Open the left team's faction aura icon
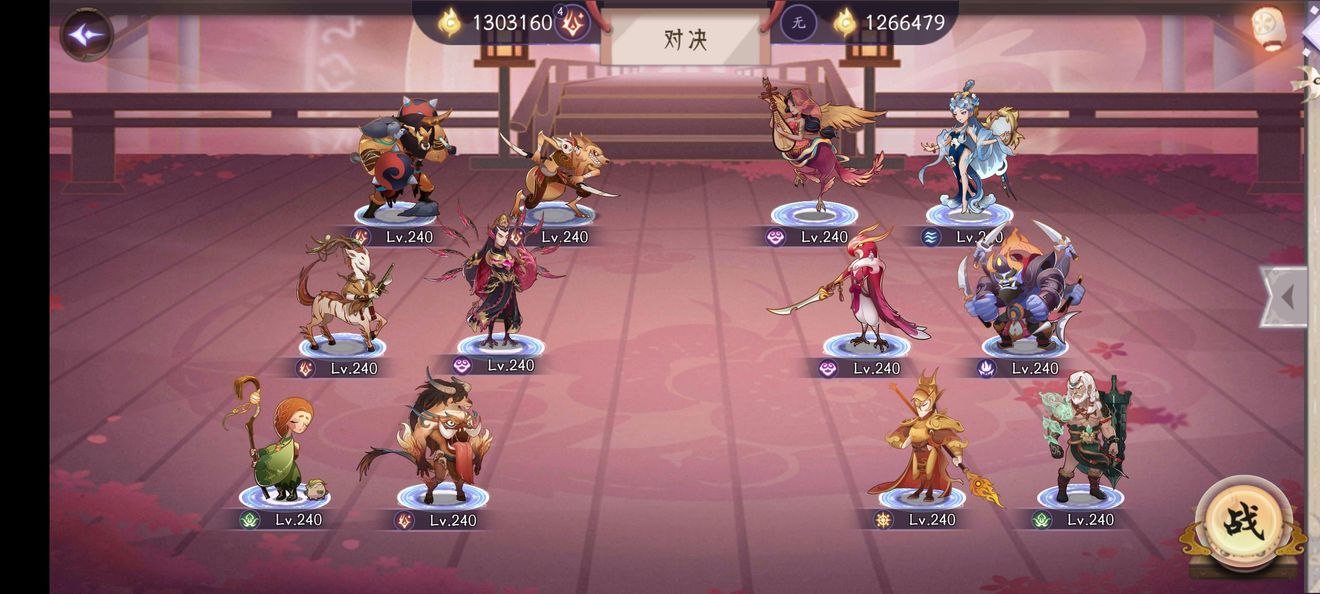 (572, 22)
